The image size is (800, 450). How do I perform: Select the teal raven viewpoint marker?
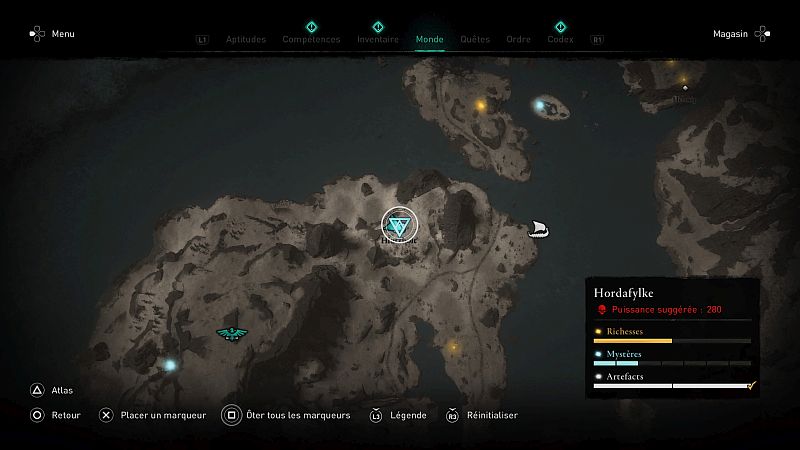click(231, 334)
